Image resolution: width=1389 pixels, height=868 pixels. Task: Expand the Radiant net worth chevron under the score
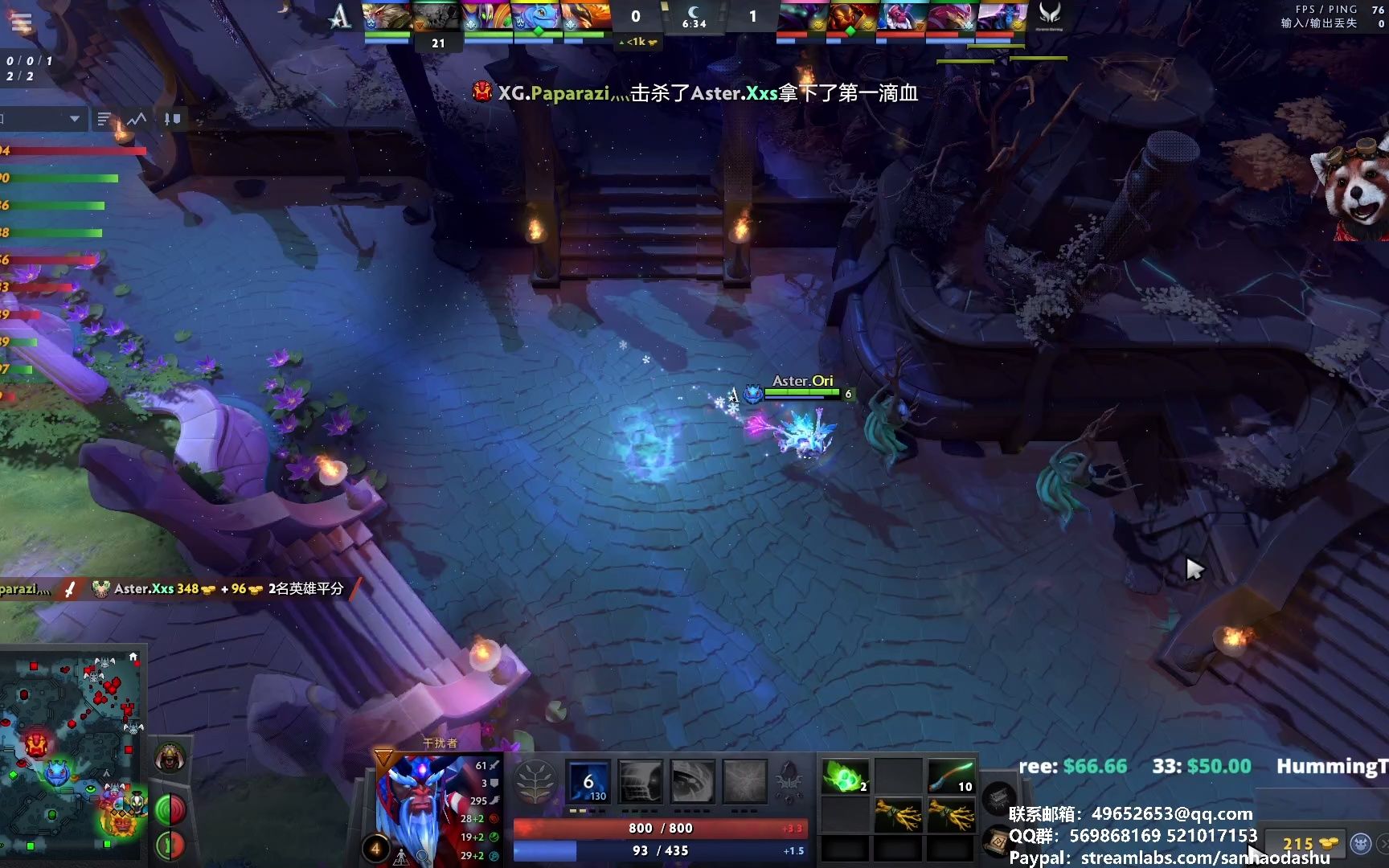click(x=621, y=42)
